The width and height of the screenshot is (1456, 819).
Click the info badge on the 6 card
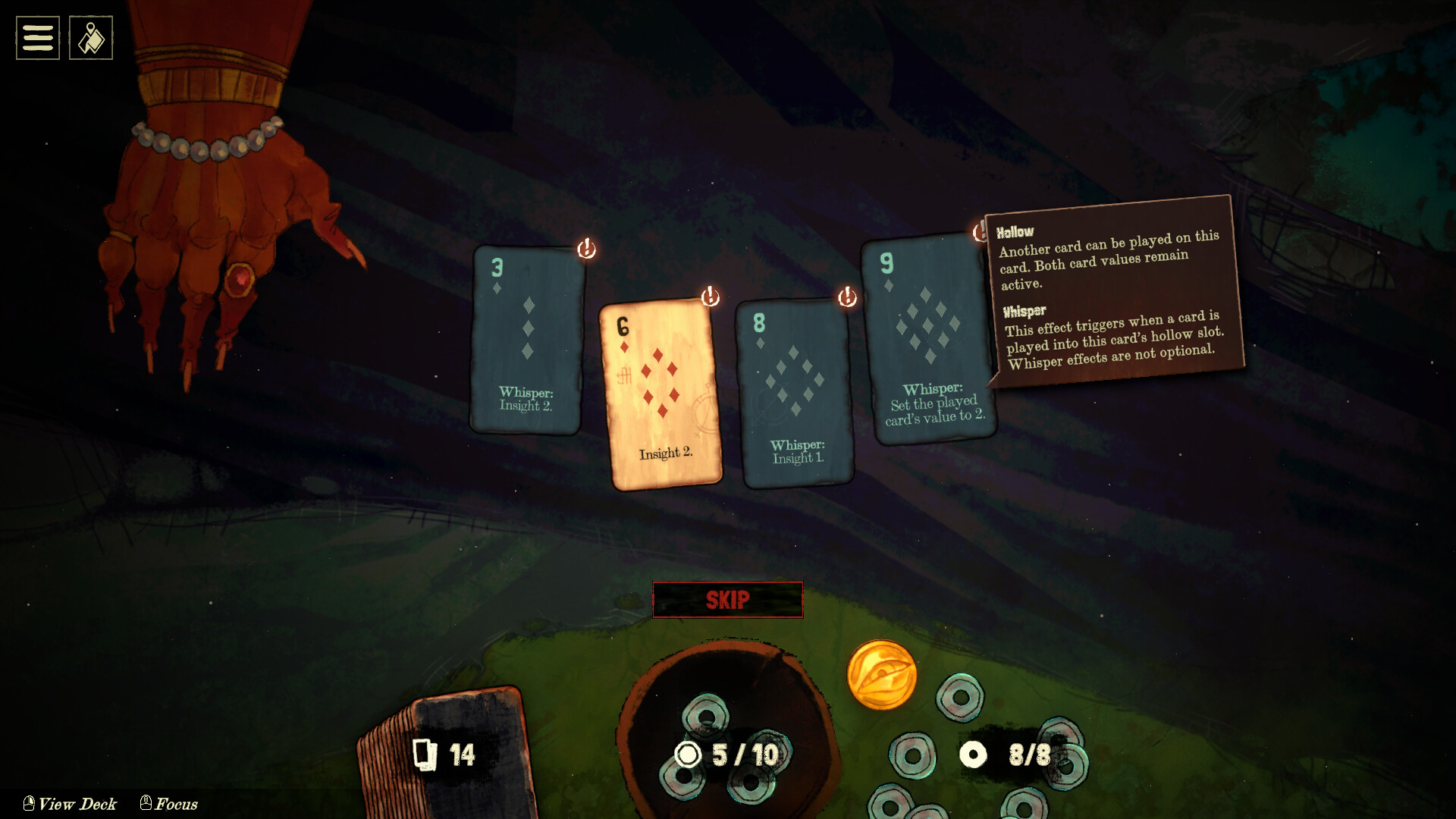(x=710, y=297)
